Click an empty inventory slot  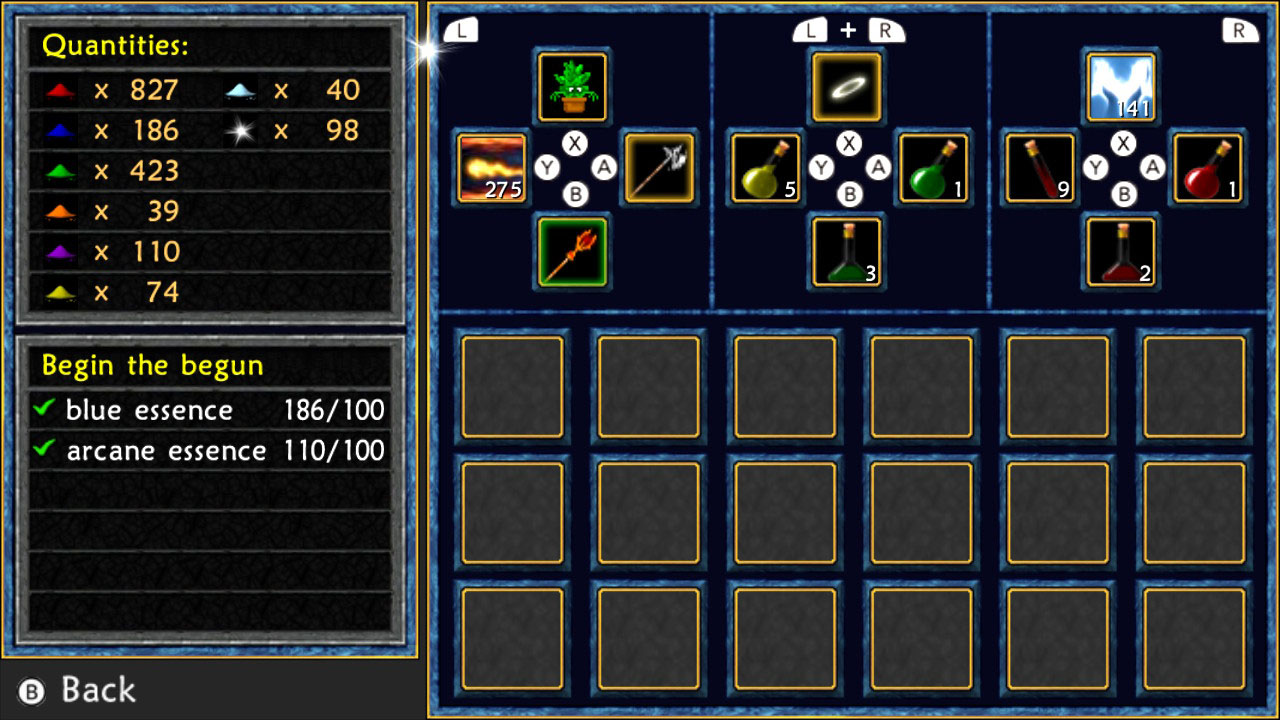tap(513, 387)
